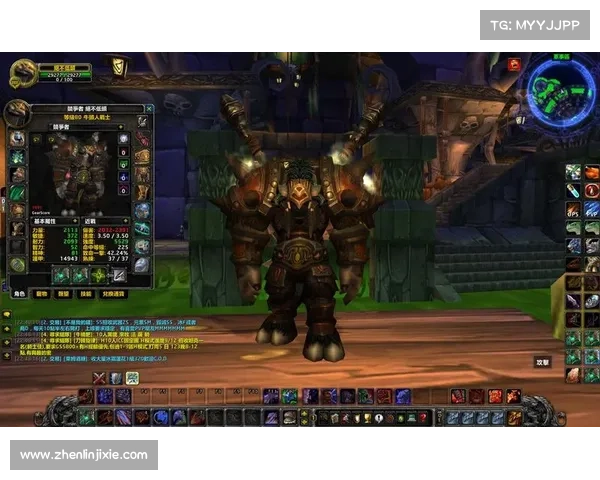Open the circular minimap

pyautogui.click(x=558, y=87)
